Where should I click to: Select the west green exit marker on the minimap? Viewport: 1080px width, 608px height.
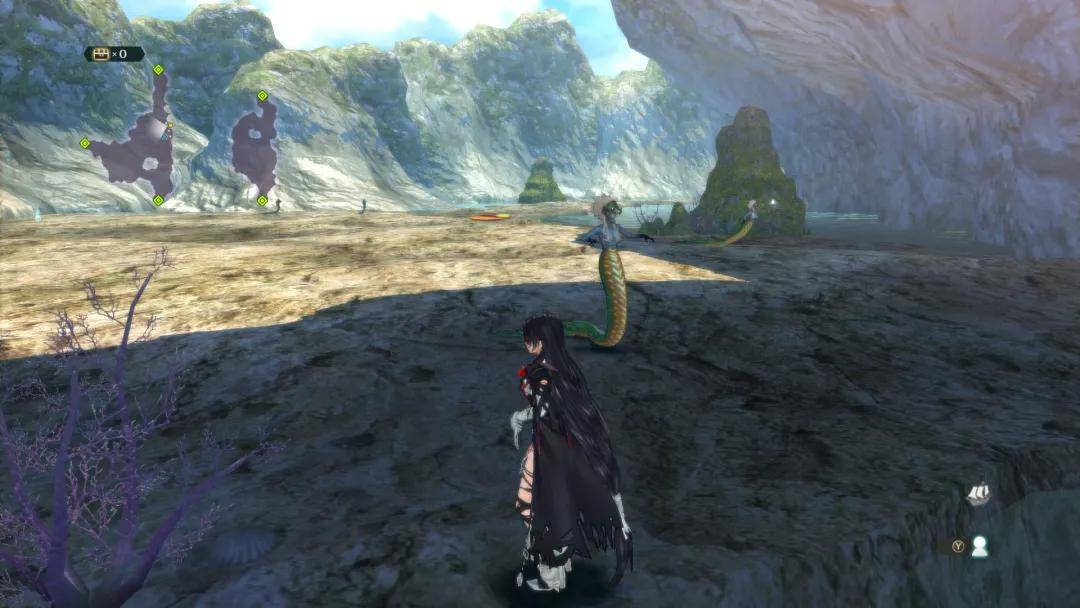(85, 143)
